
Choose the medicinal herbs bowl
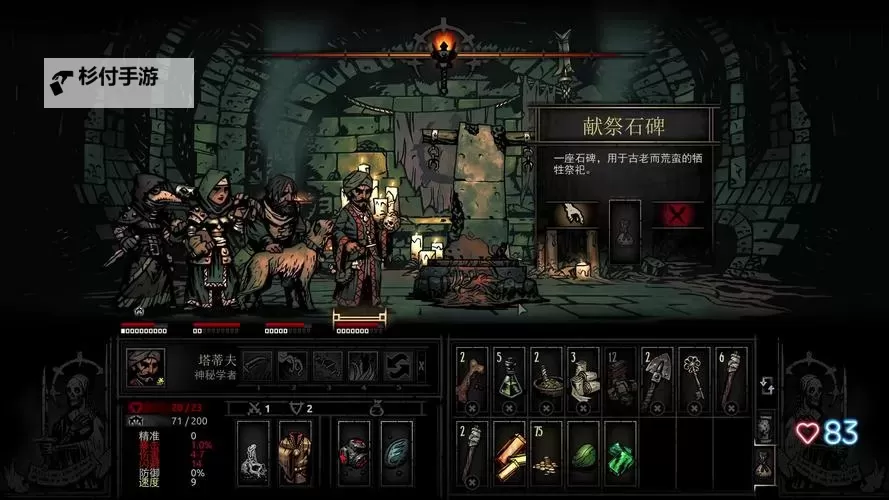(x=545, y=380)
